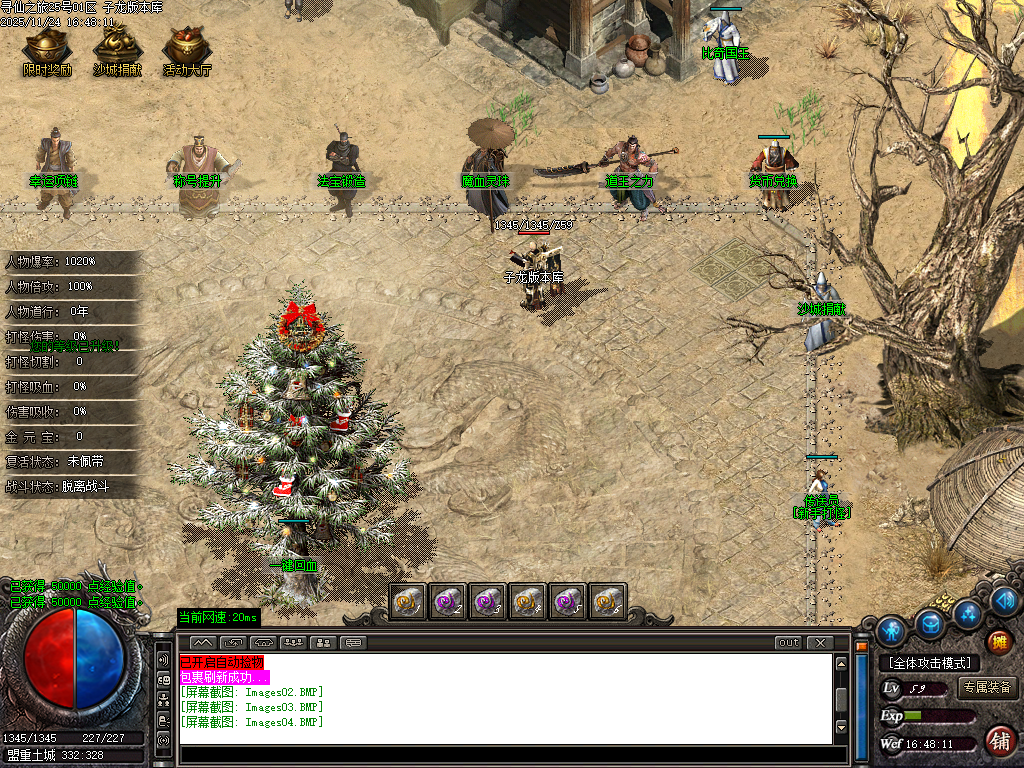The image size is (1024, 768).
Task: Open the blue character figure round icon
Action: pos(891,631)
